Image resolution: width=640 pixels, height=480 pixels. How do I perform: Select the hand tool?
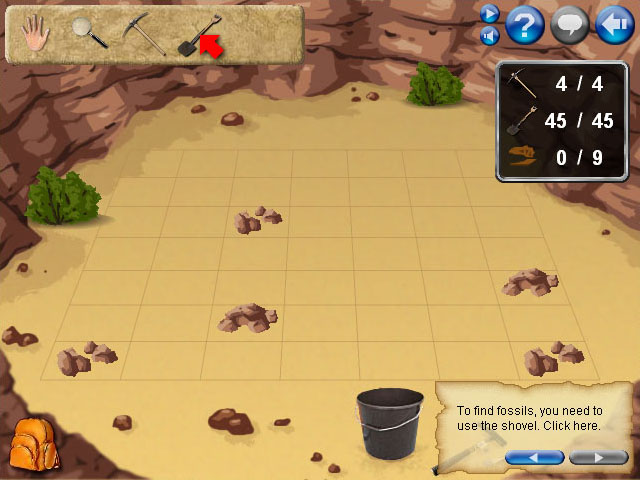point(36,35)
